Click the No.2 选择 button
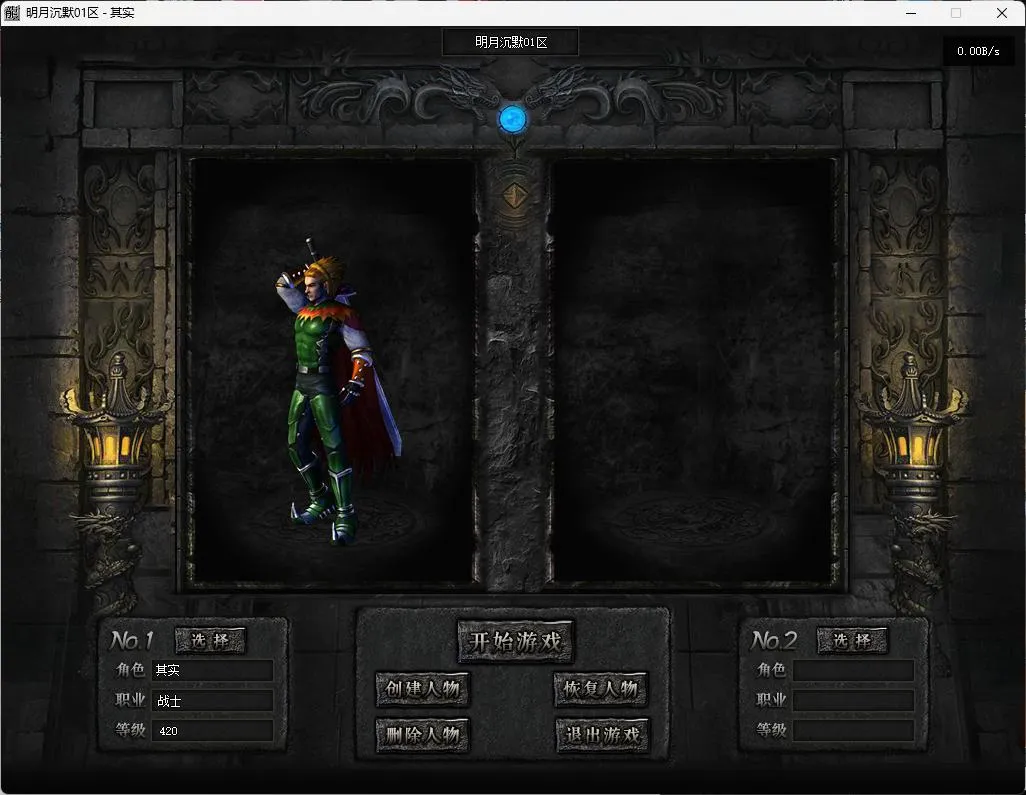1026x795 pixels. point(852,641)
